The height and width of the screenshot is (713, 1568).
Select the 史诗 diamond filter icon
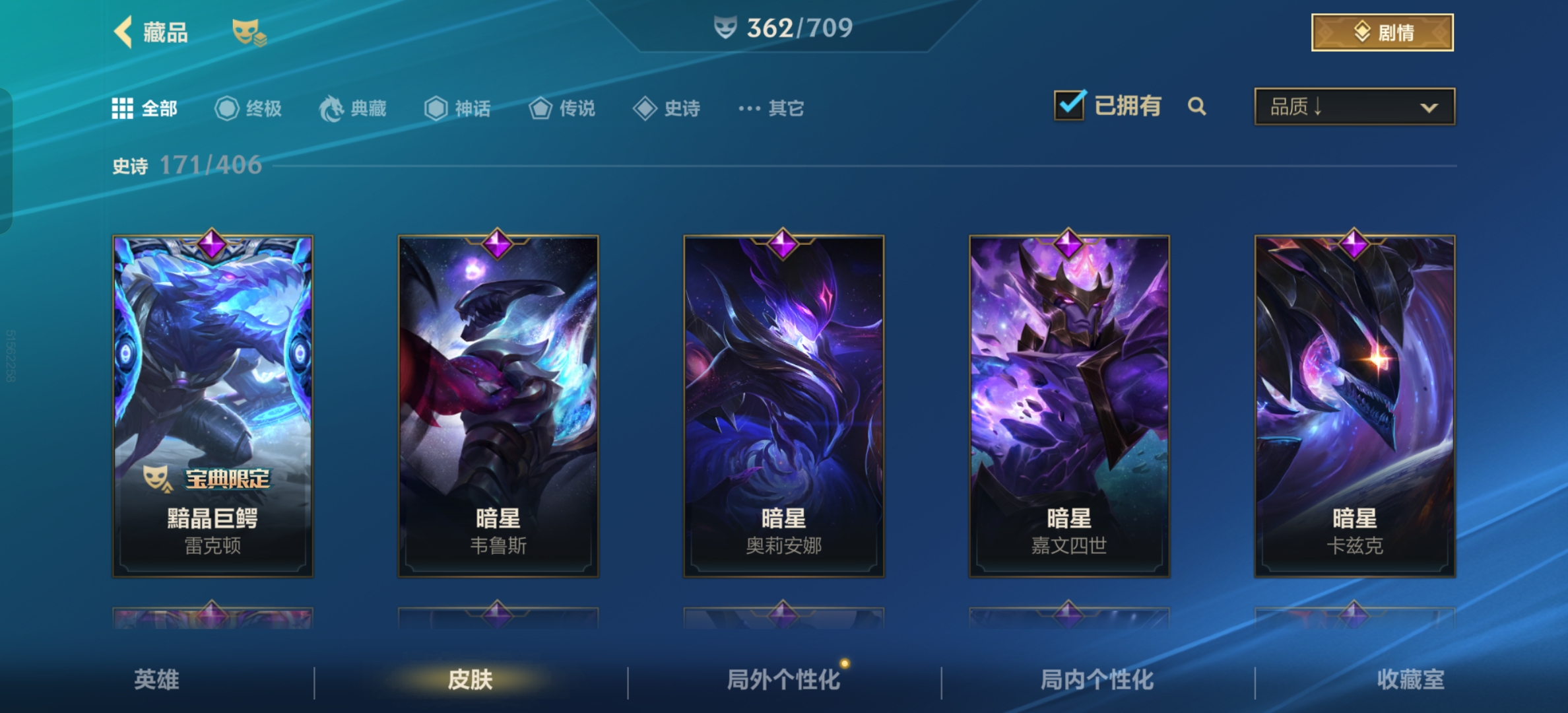(x=645, y=109)
